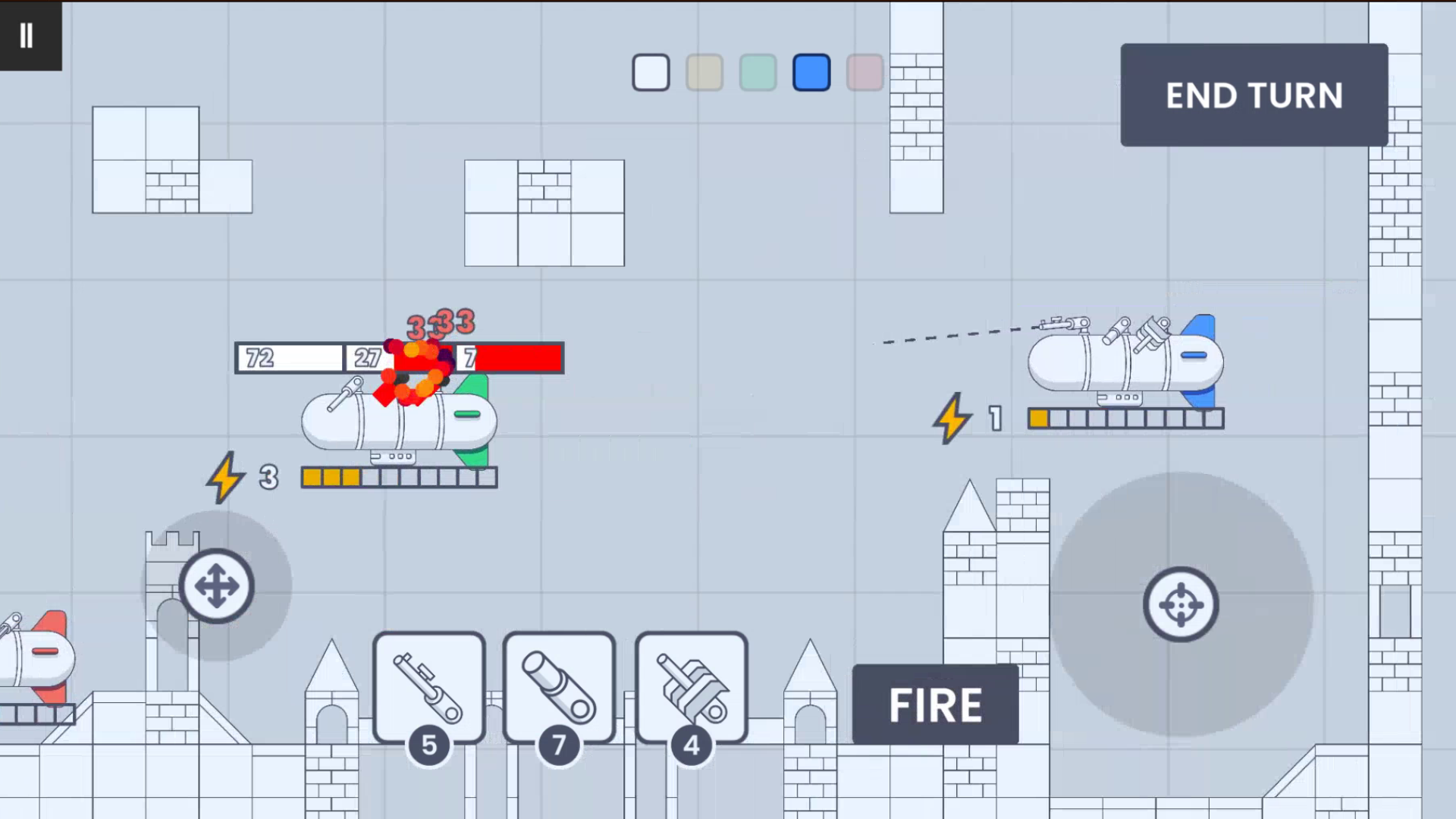Tap the movement arrows control
The width and height of the screenshot is (1456, 819).
pyautogui.click(x=218, y=585)
